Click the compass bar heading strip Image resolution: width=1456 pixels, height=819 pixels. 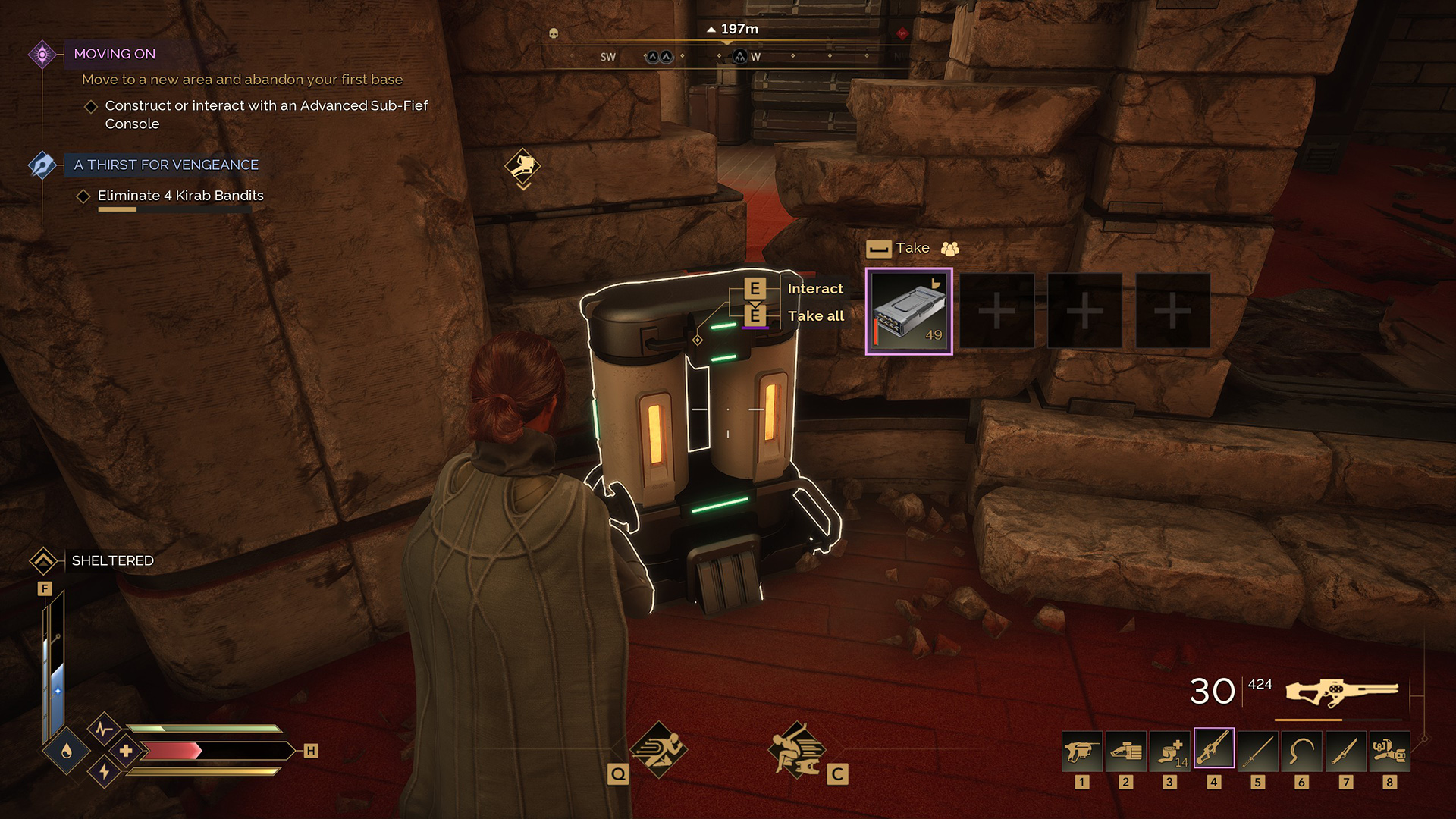tap(728, 56)
